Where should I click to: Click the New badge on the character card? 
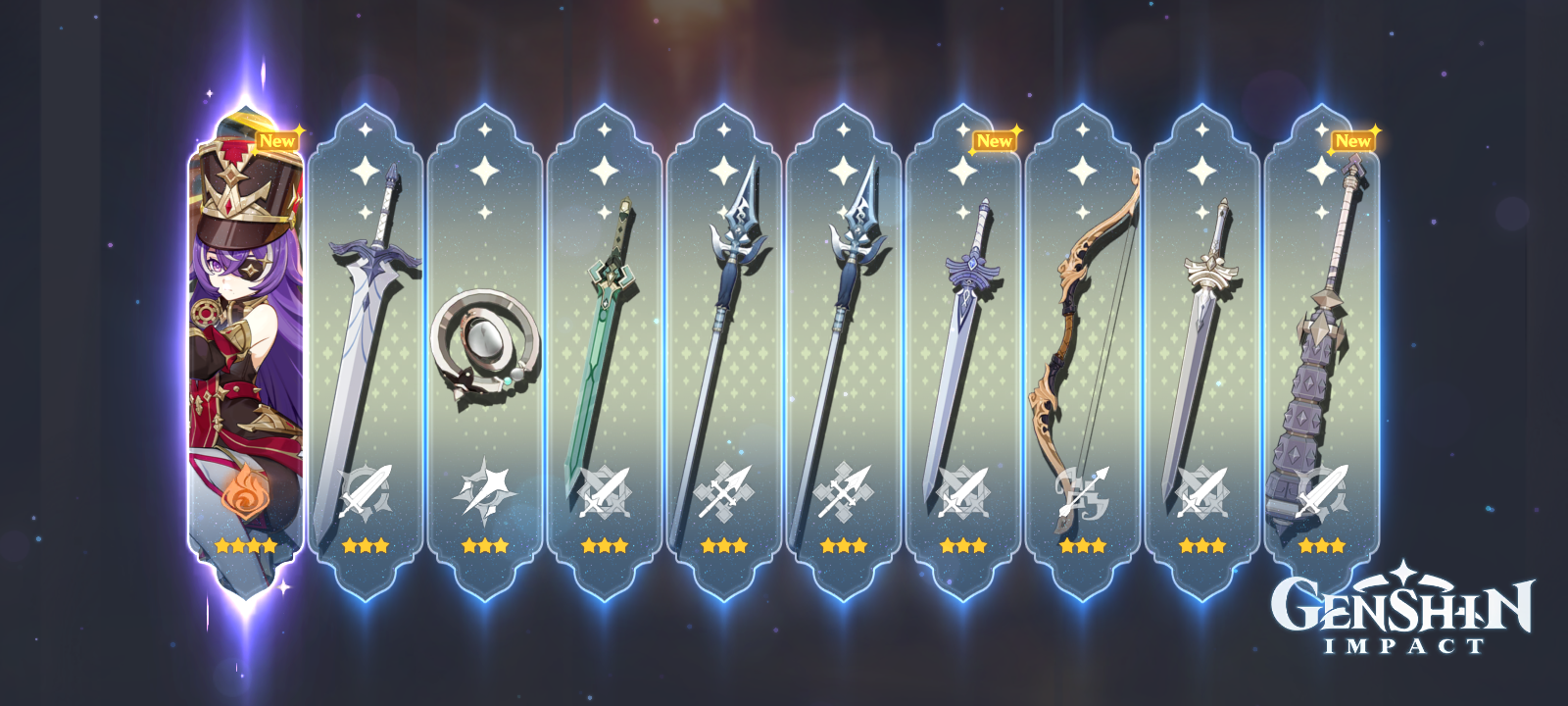(x=277, y=140)
